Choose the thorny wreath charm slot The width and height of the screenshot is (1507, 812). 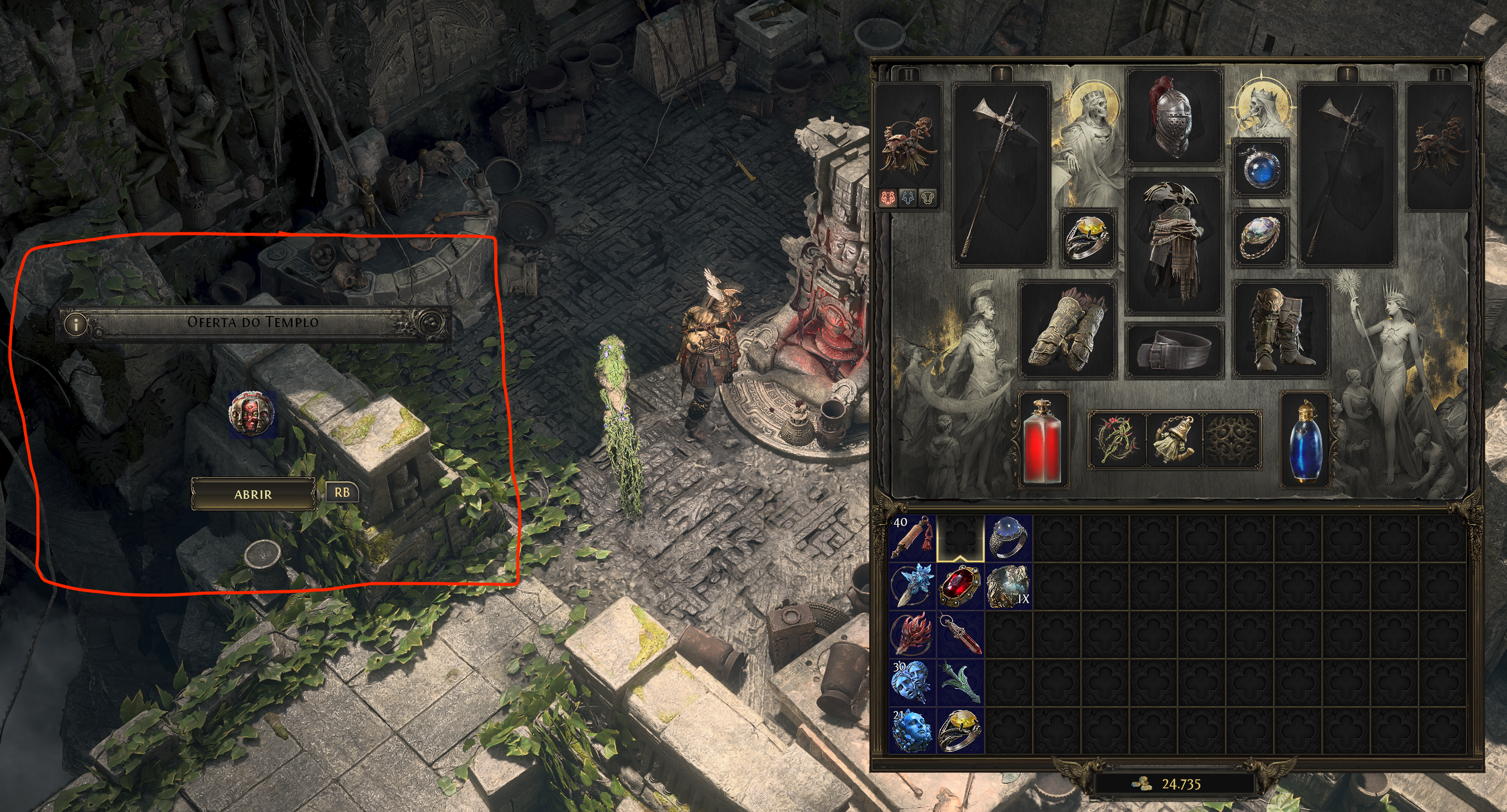pos(1116,440)
